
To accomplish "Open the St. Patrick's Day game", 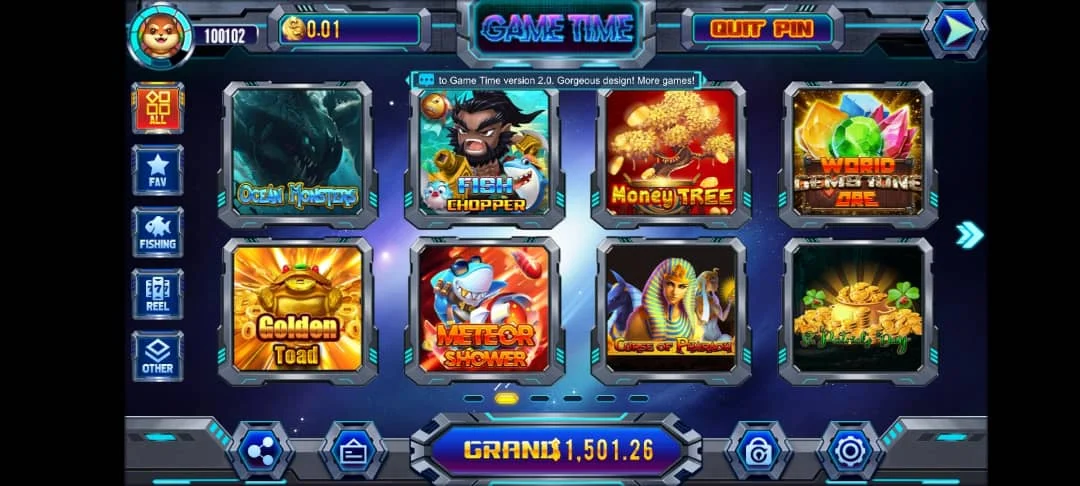I will click(x=858, y=310).
